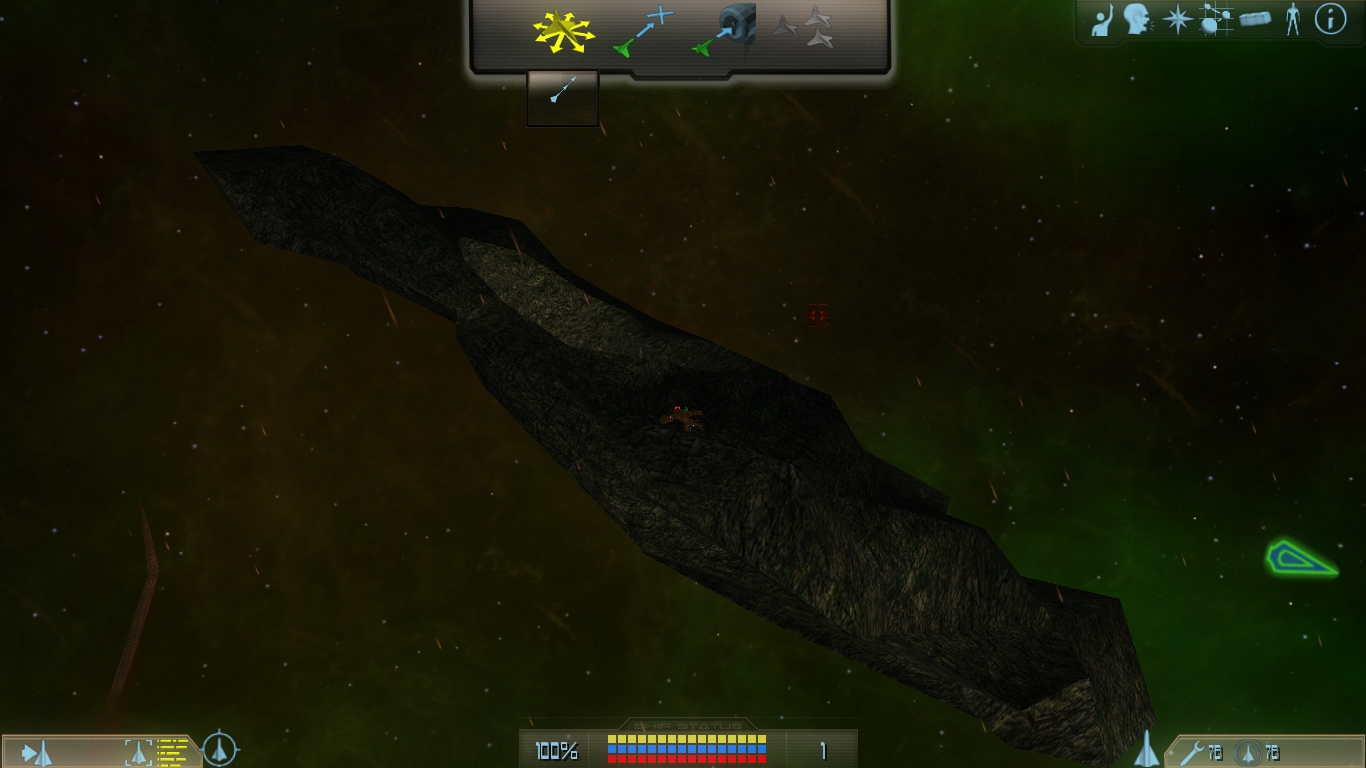Select the grey fighter formation icon
The width and height of the screenshot is (1366, 768).
click(803, 27)
